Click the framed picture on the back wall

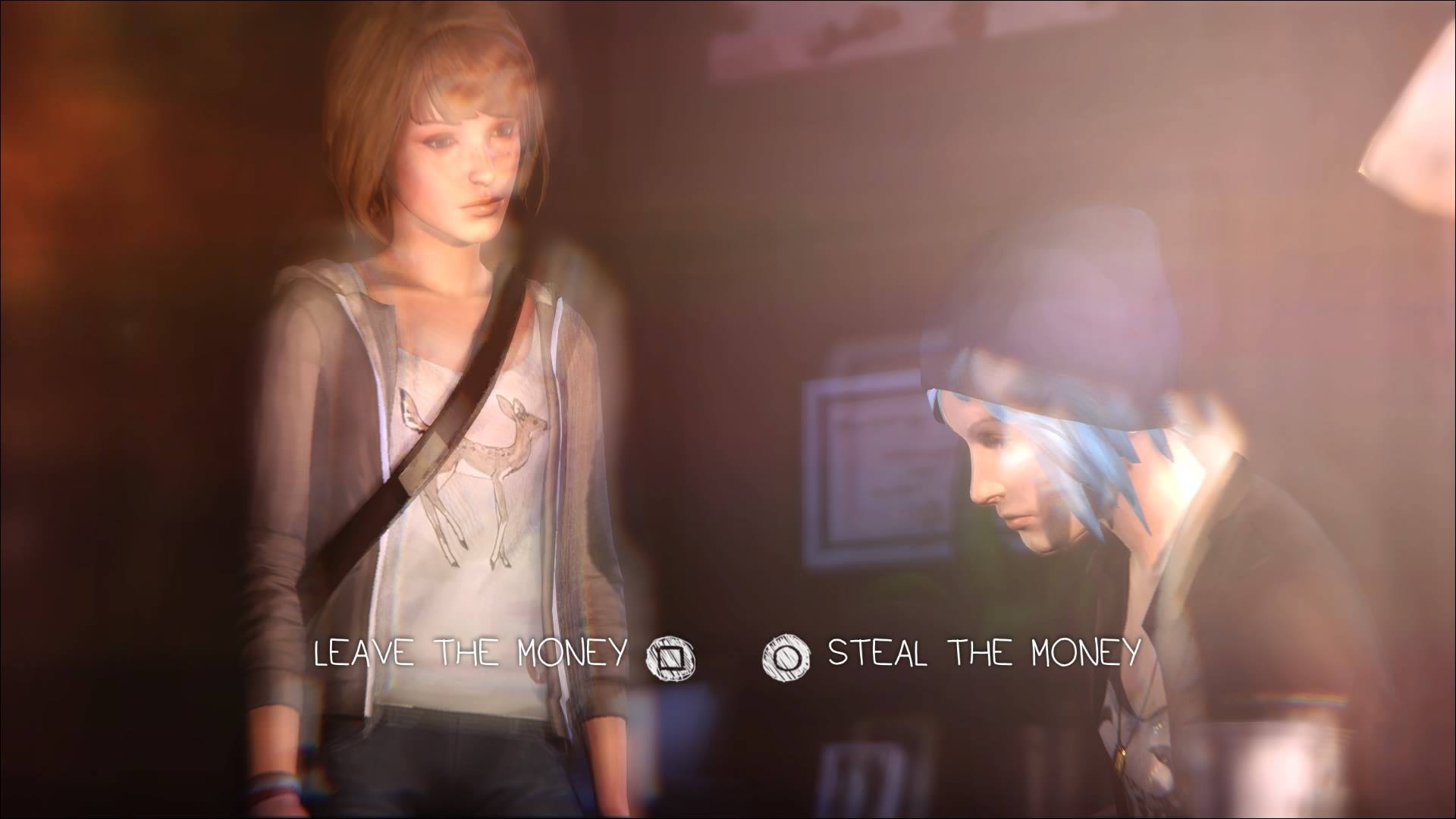[872, 470]
